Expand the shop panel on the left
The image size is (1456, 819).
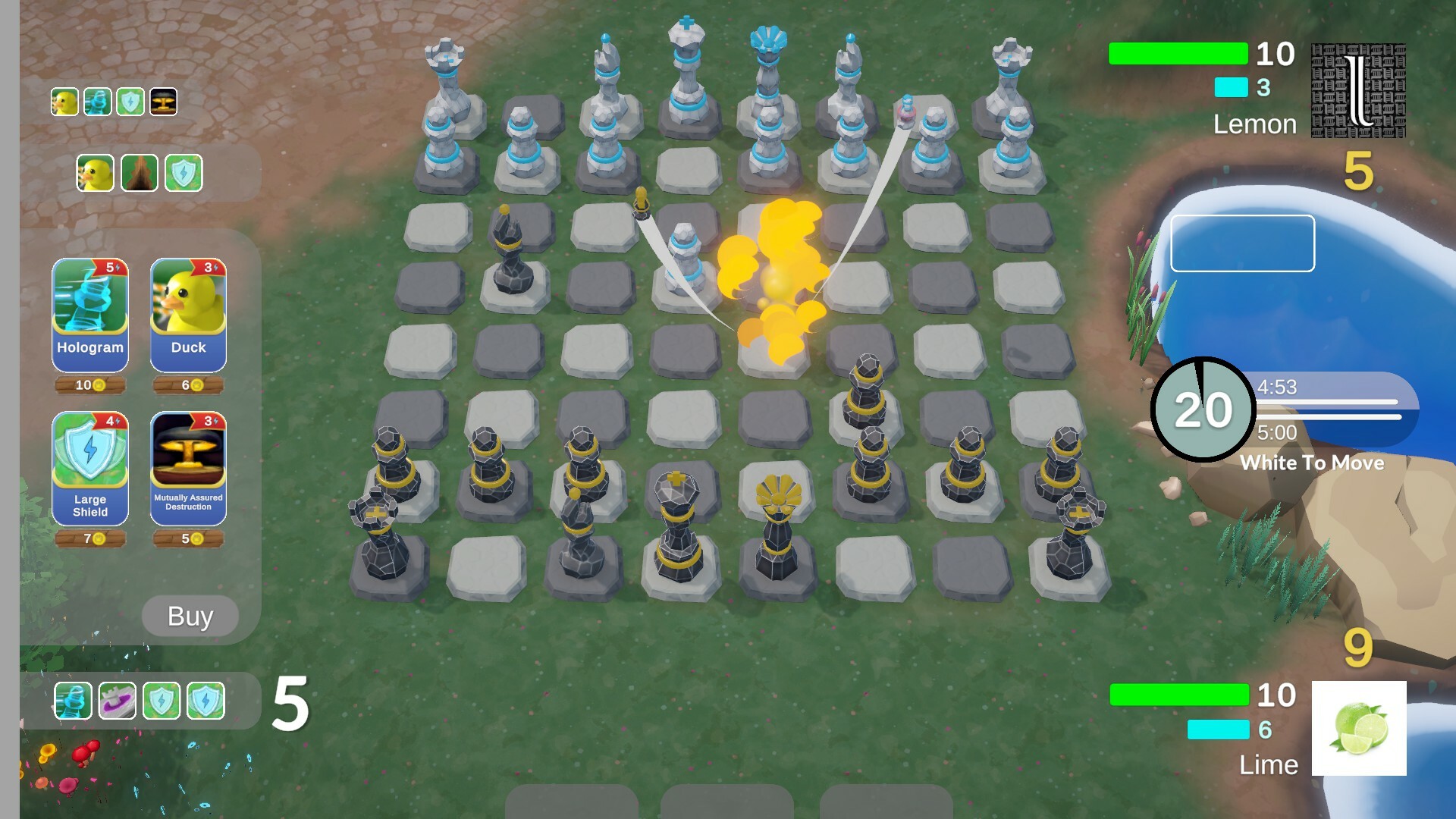pos(190,617)
